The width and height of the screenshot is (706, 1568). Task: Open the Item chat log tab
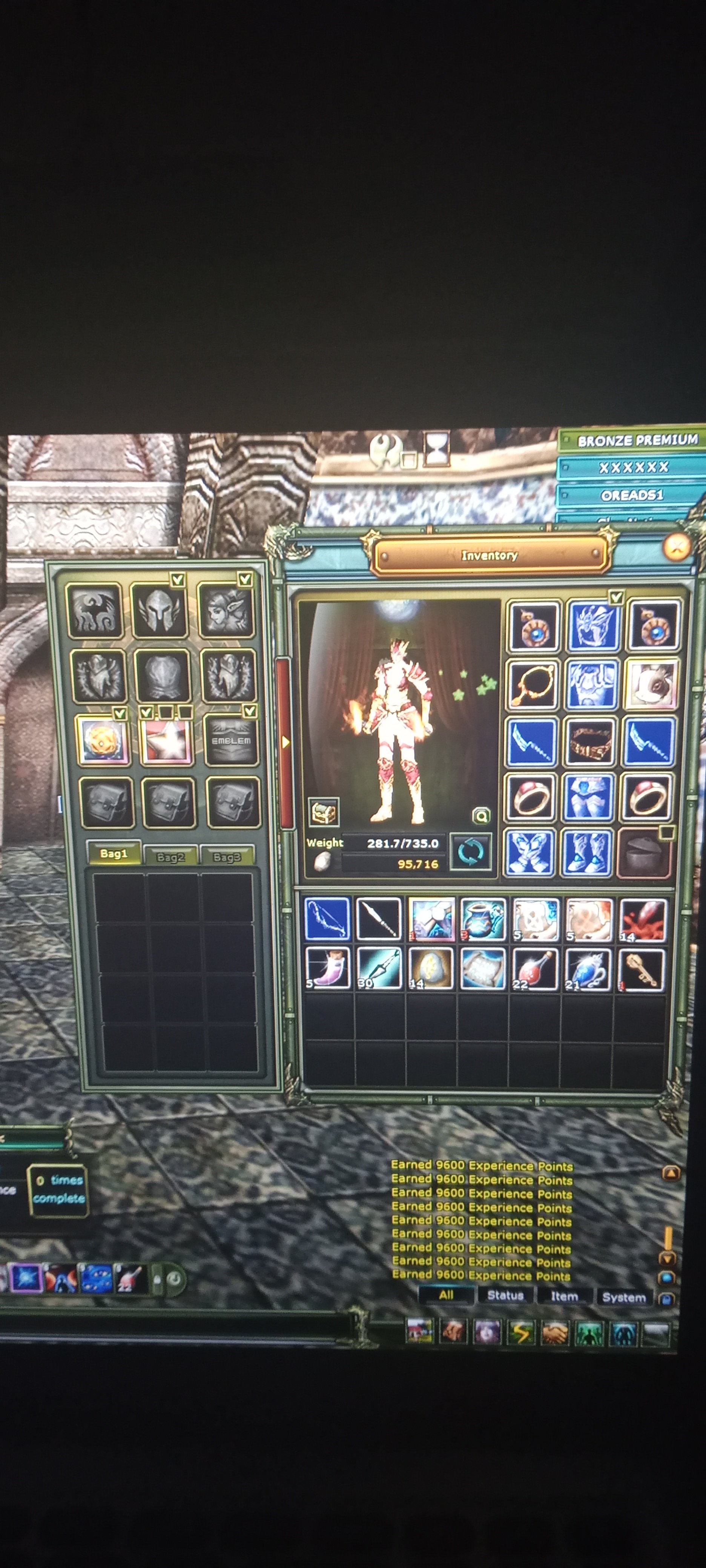pyautogui.click(x=564, y=1296)
